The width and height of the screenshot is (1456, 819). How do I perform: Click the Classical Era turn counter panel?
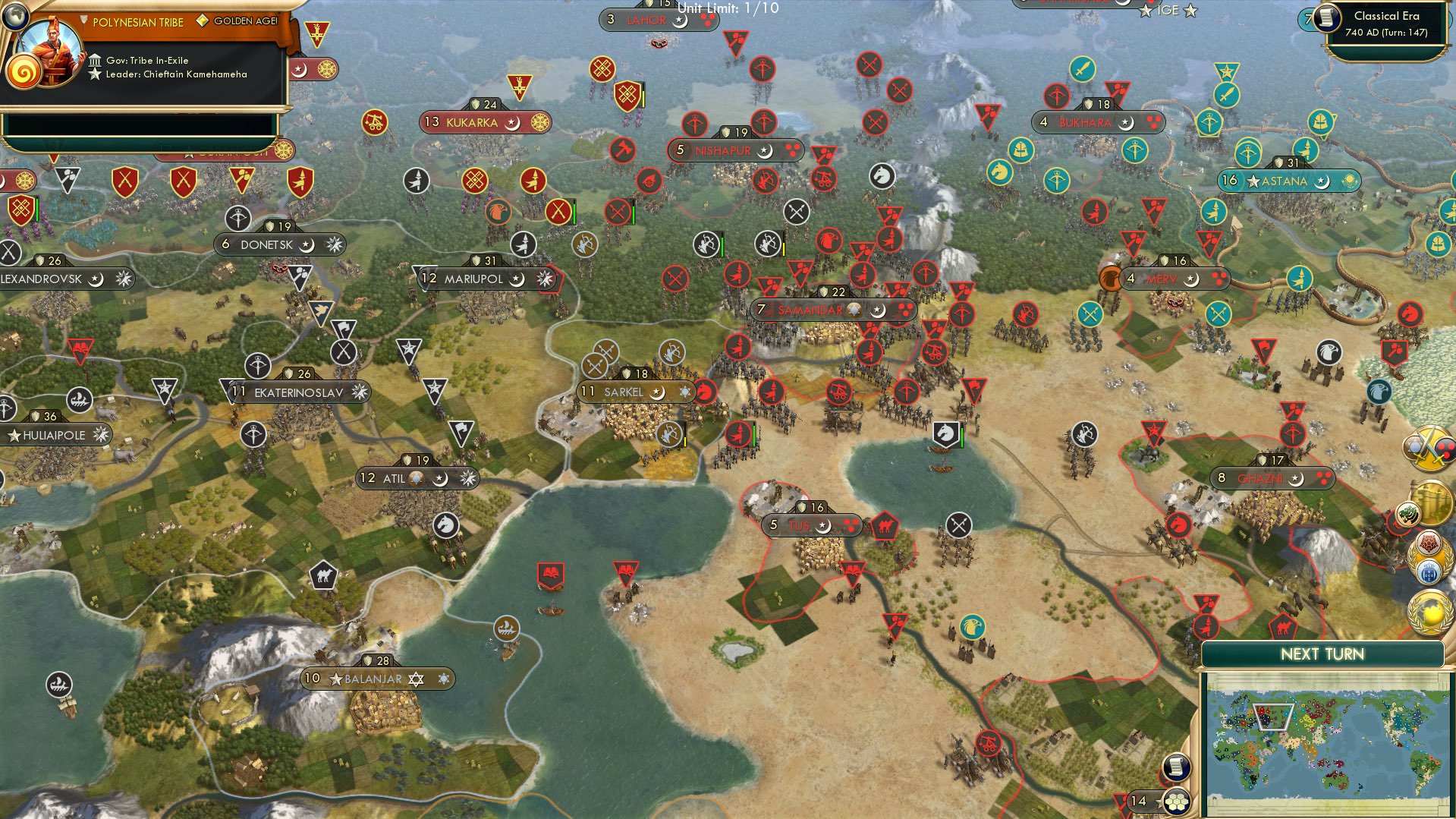pyautogui.click(x=1388, y=24)
